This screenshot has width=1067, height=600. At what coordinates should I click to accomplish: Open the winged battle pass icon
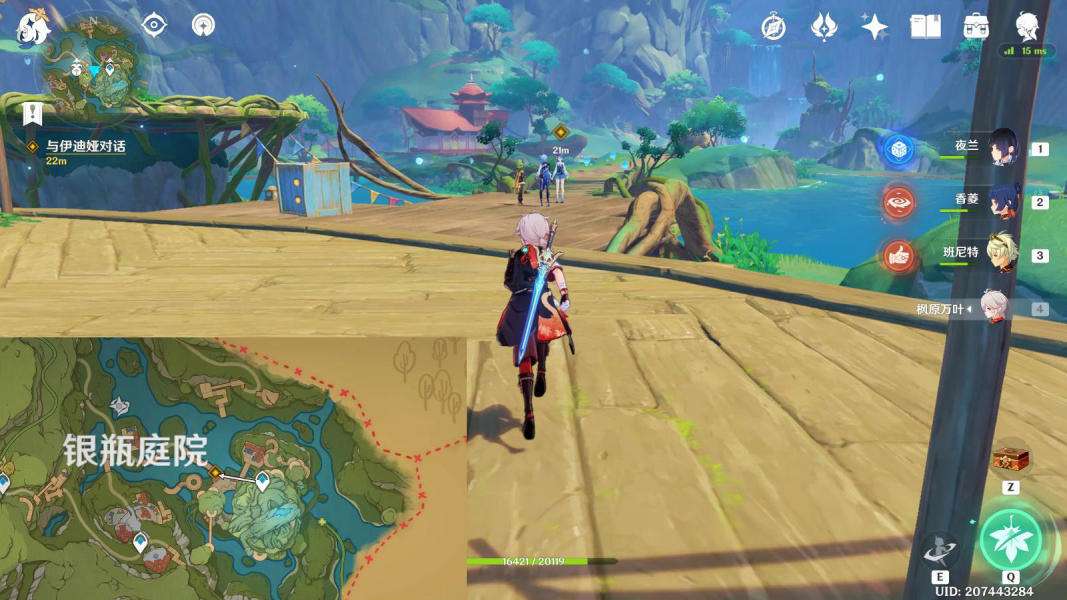pos(823,27)
